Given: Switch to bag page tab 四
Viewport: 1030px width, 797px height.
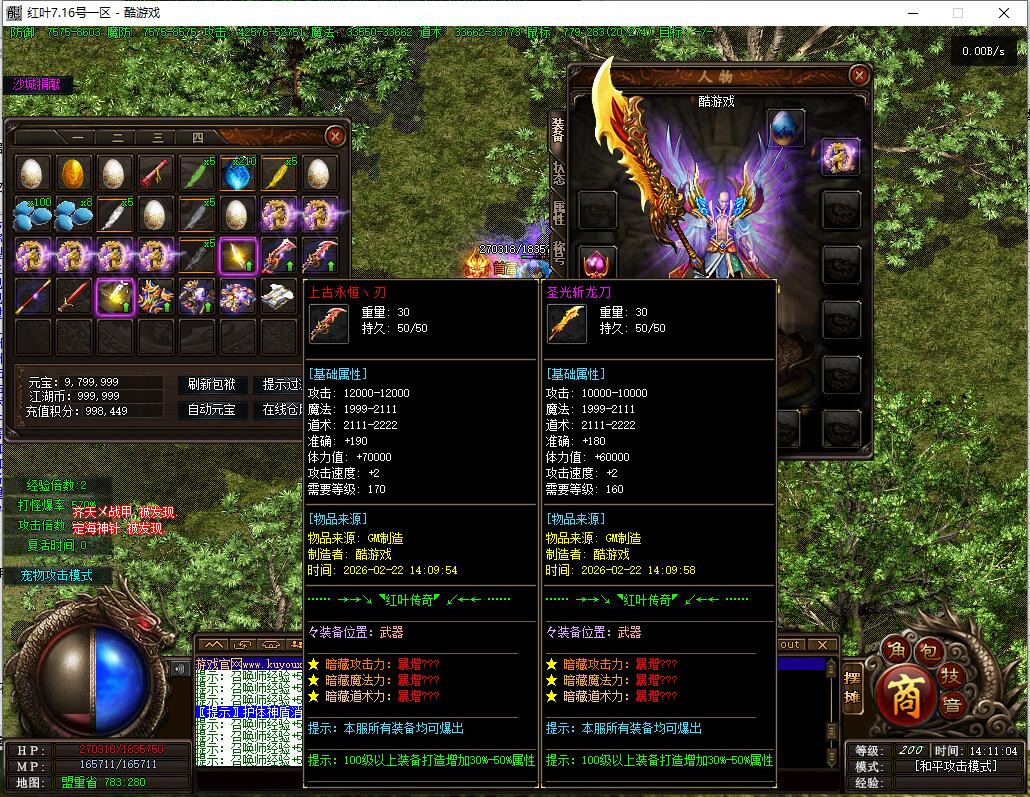Looking at the screenshot, I should coord(197,138).
